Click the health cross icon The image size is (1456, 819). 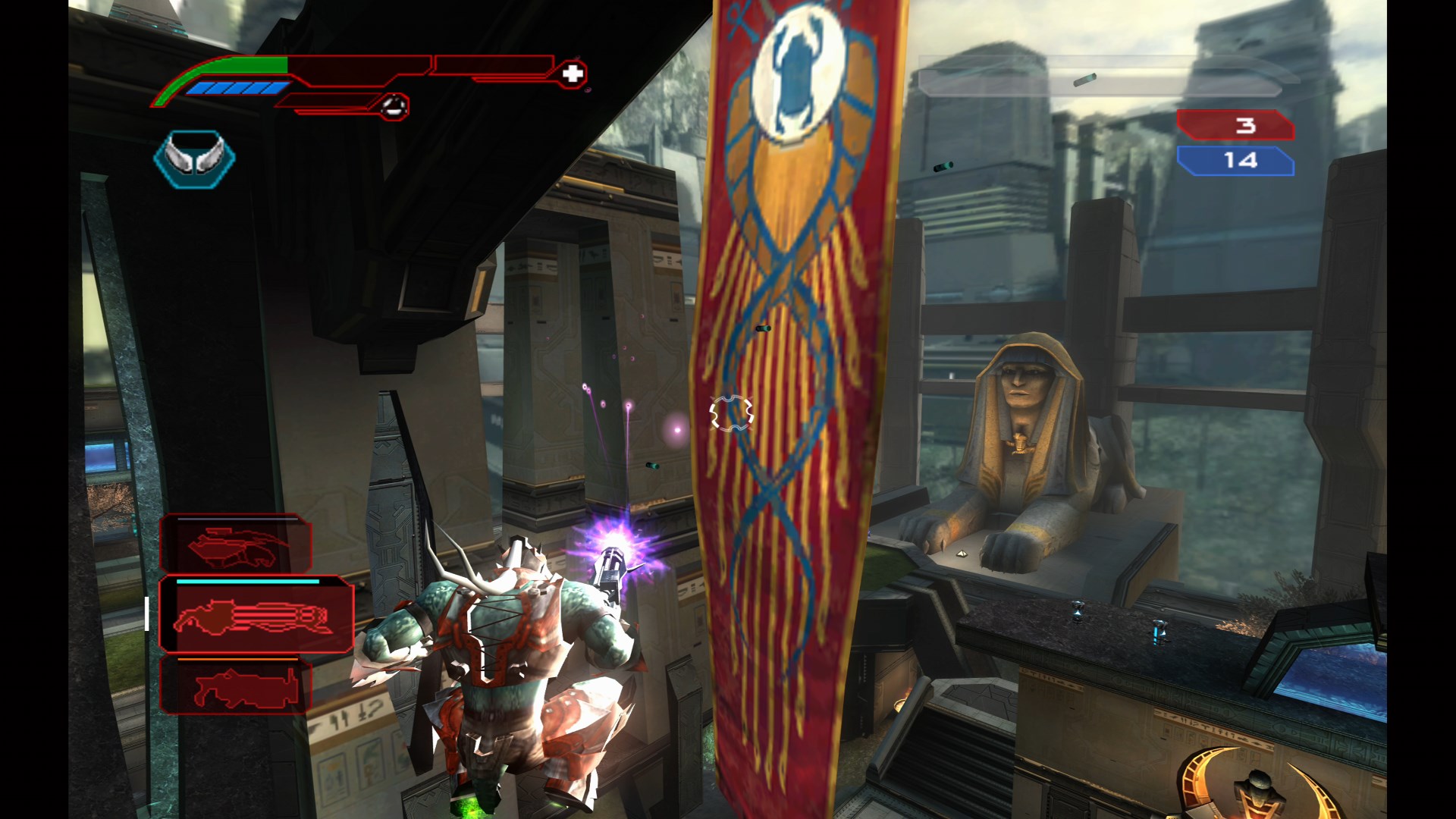click(x=574, y=74)
